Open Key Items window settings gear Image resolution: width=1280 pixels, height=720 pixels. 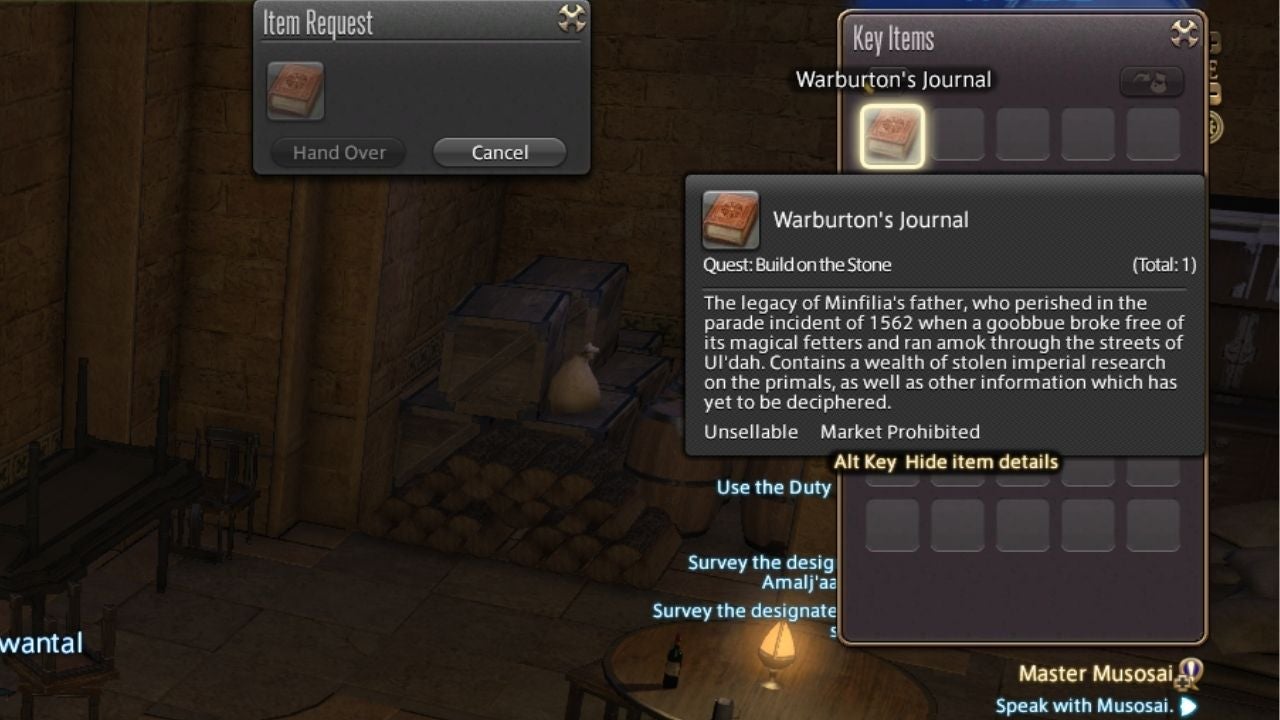pos(1182,32)
